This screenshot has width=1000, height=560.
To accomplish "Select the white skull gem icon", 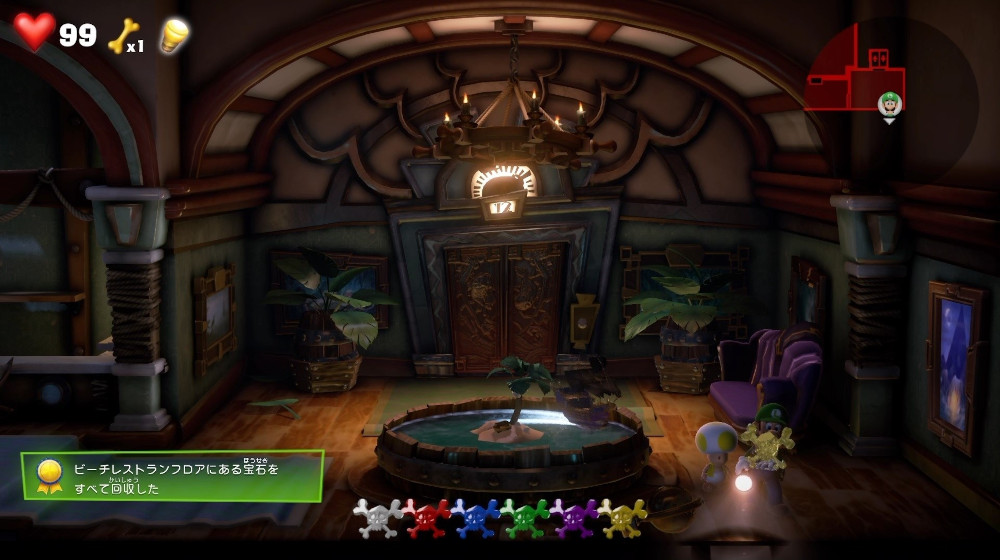I will pyautogui.click(x=378, y=518).
